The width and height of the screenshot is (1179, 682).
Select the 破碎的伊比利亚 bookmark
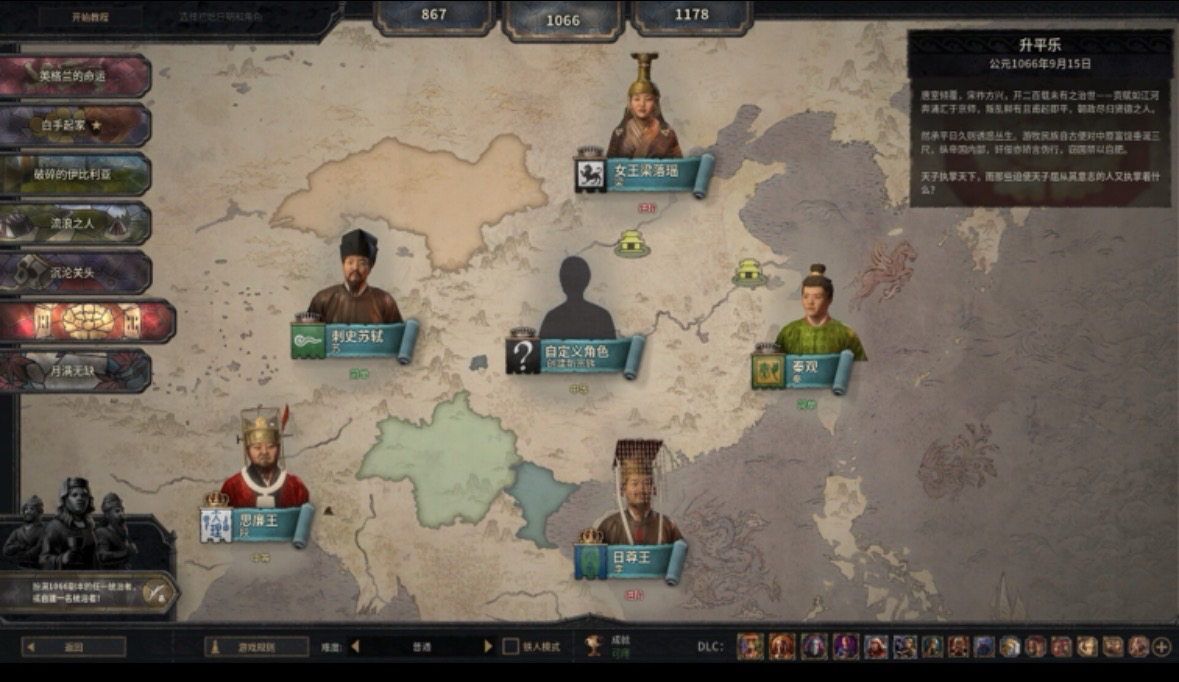click(x=74, y=174)
